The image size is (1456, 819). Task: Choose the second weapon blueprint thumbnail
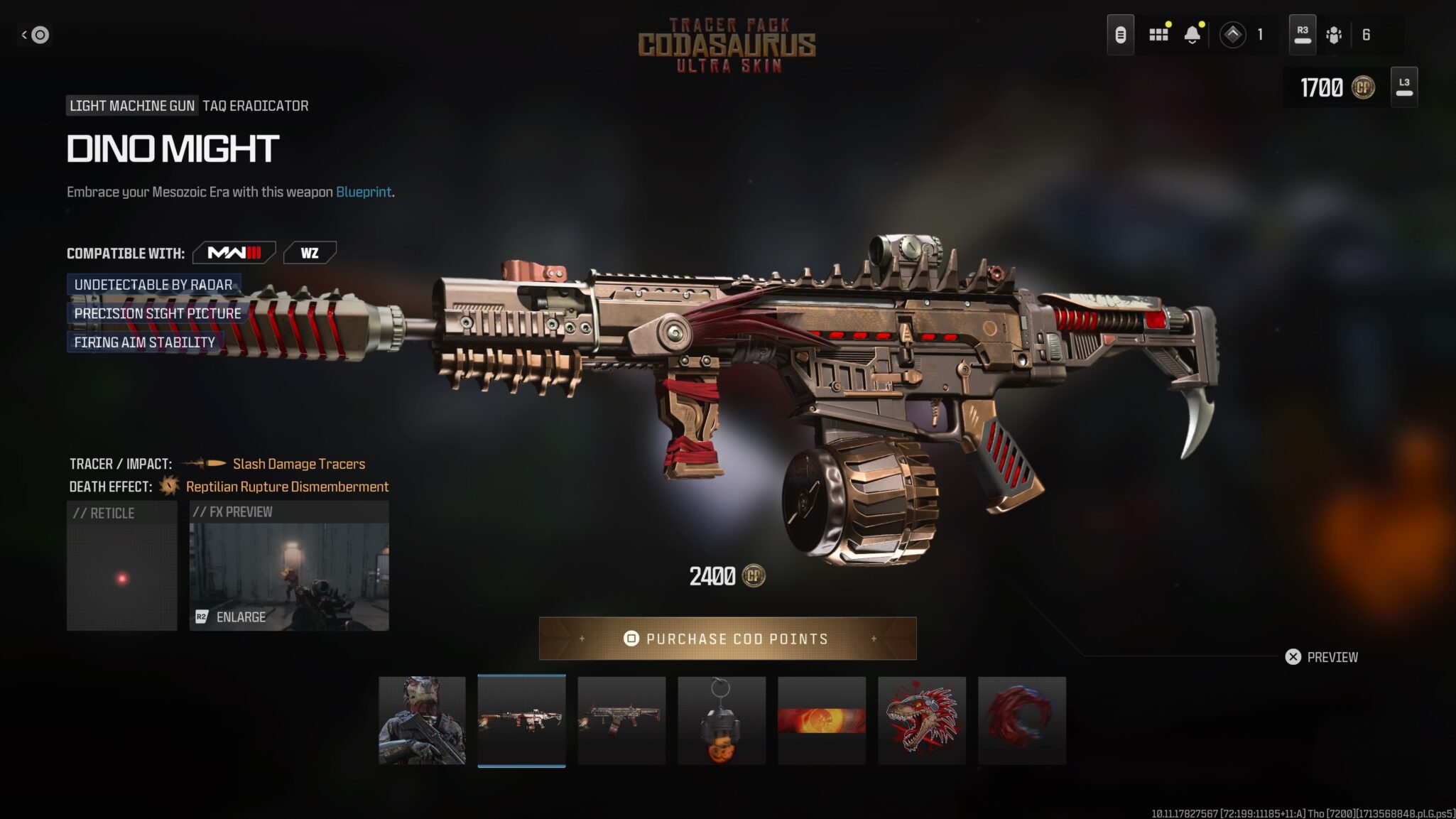coord(621,720)
